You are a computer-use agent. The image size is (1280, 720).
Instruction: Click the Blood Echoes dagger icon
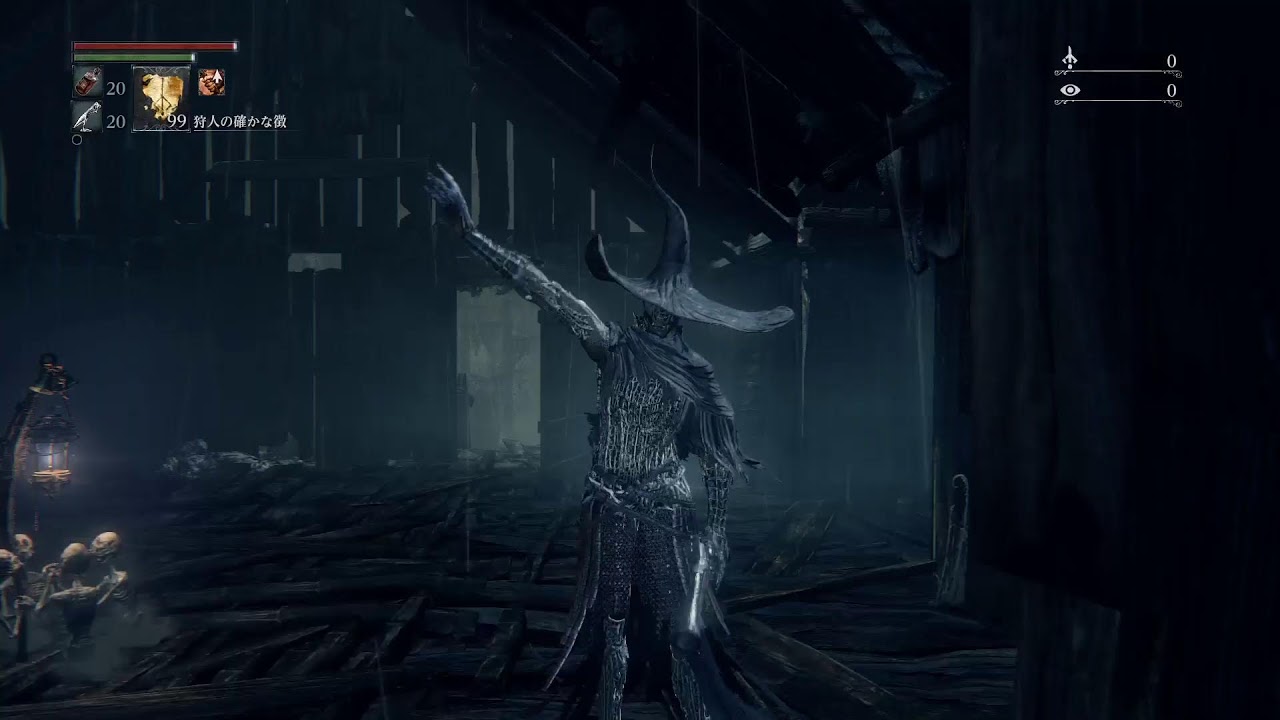(1069, 57)
